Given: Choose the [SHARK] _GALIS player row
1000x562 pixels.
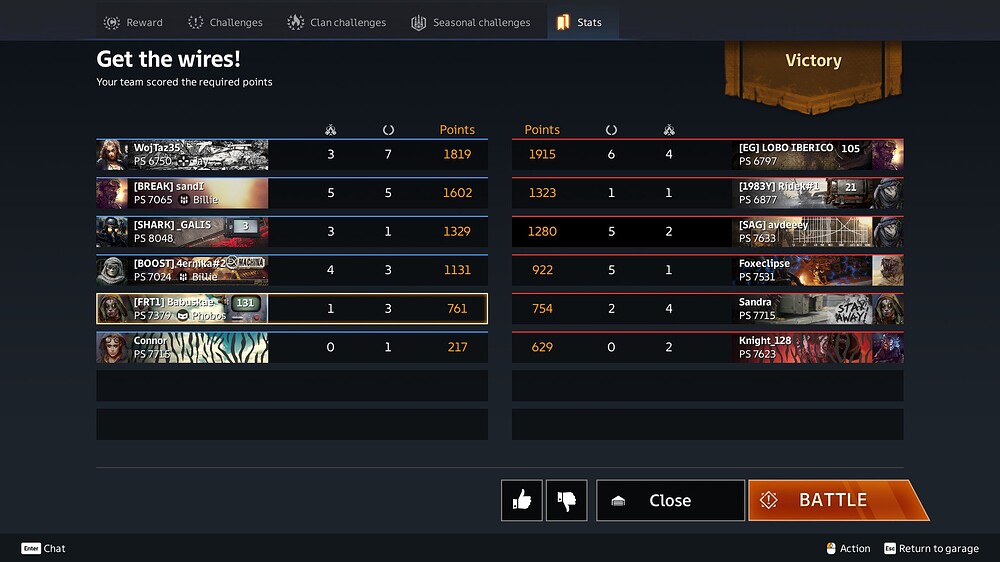Looking at the screenshot, I should tap(292, 232).
